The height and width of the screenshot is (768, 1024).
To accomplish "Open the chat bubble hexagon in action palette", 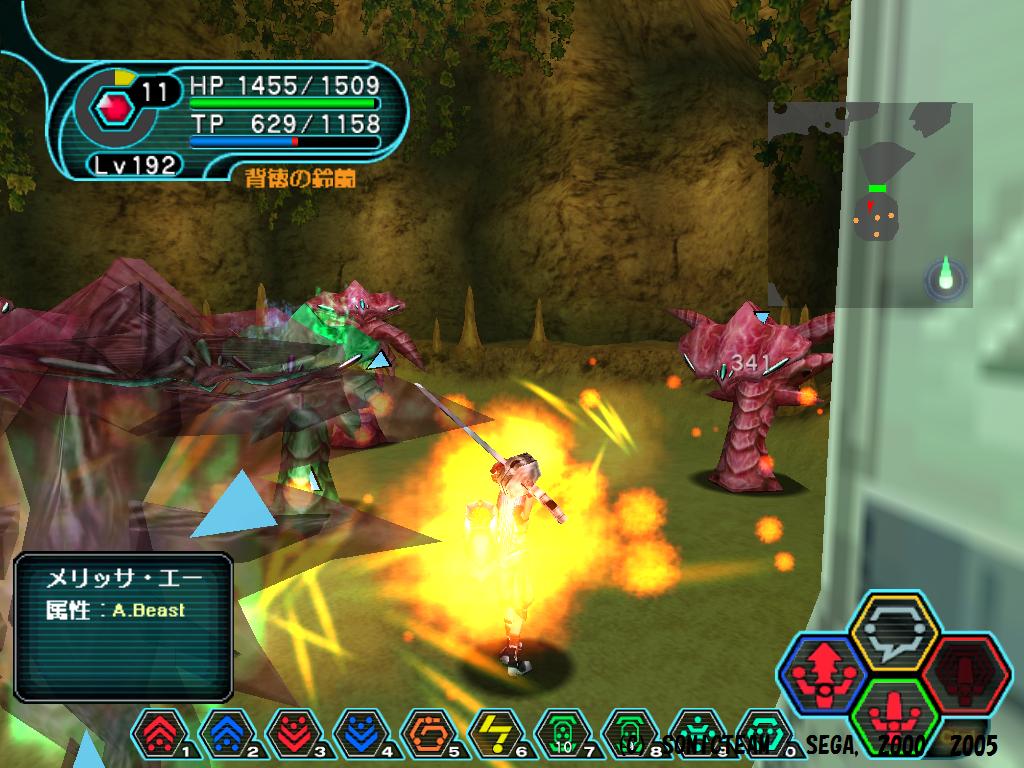I will pyautogui.click(x=893, y=631).
